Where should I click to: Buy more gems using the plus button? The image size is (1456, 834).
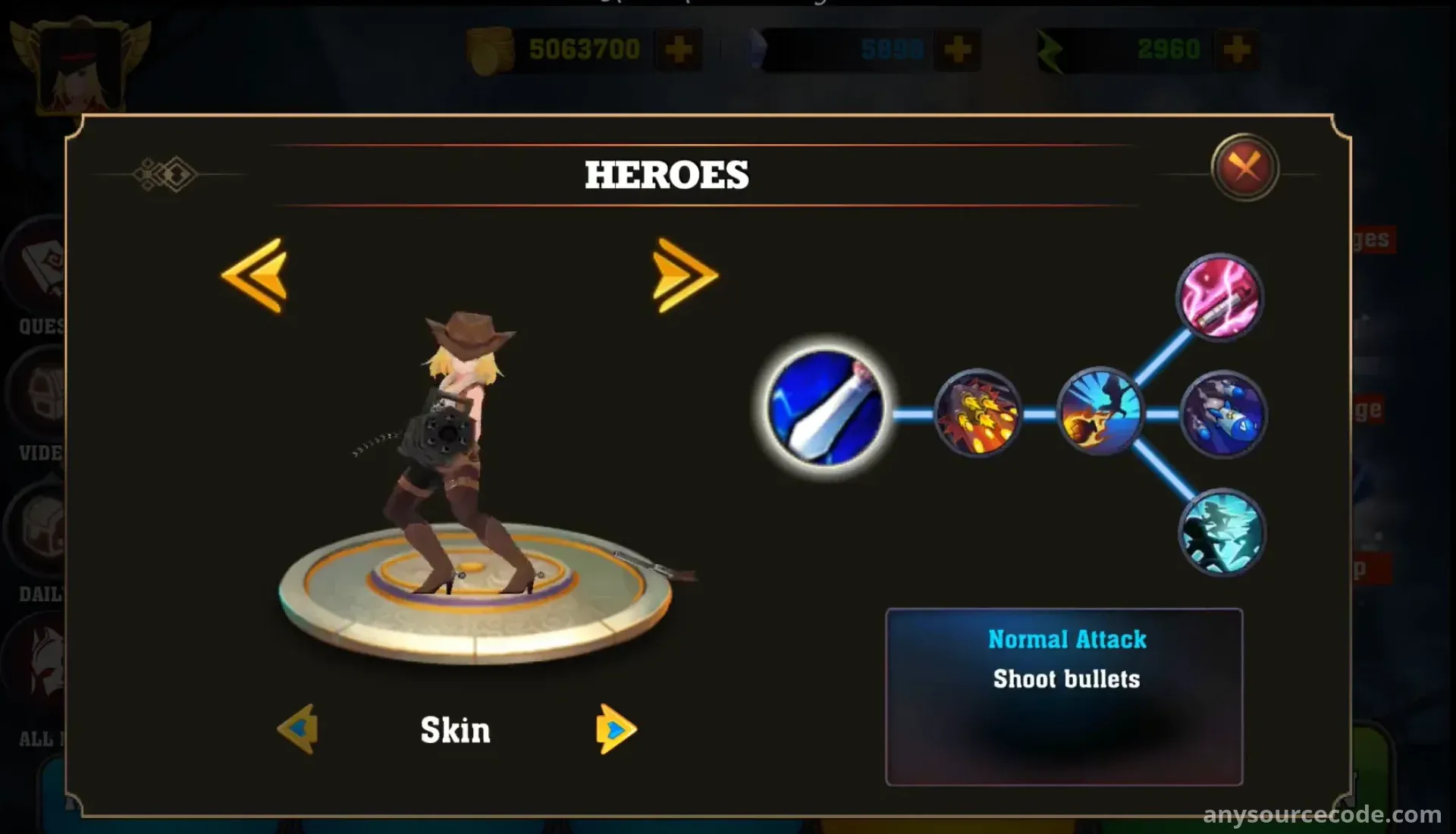[957, 50]
